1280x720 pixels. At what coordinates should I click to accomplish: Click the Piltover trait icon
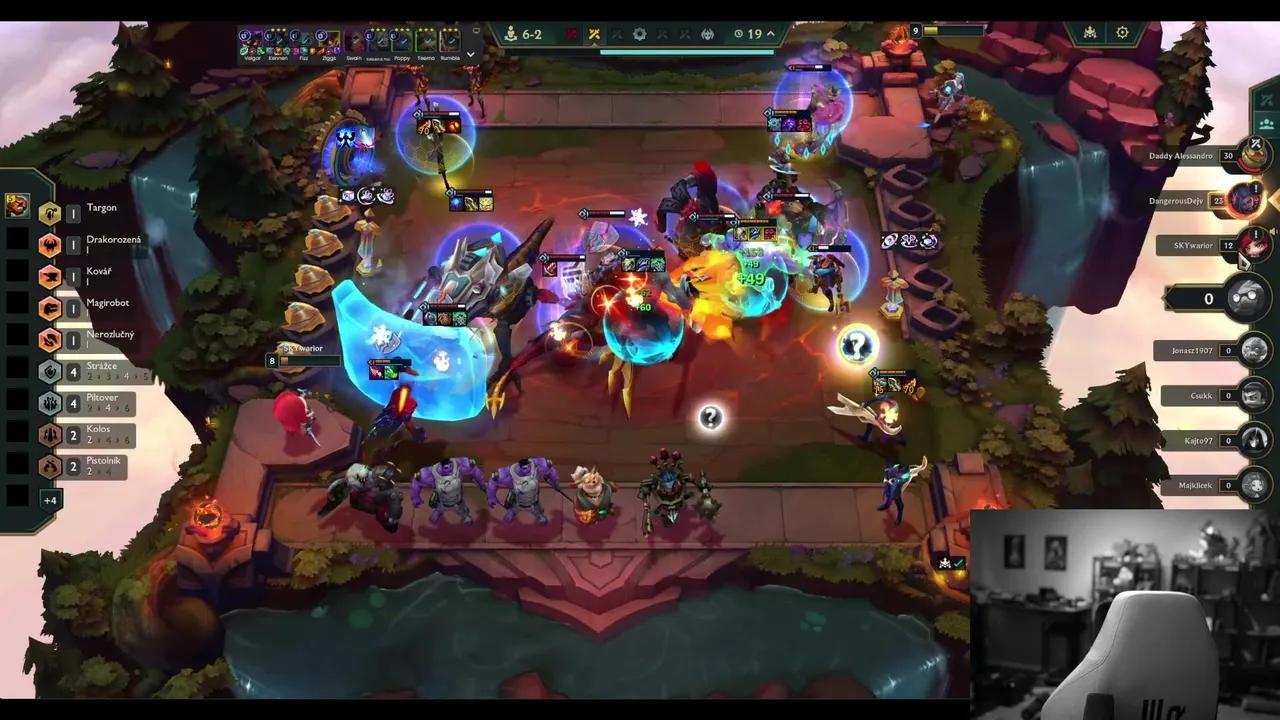tap(51, 402)
